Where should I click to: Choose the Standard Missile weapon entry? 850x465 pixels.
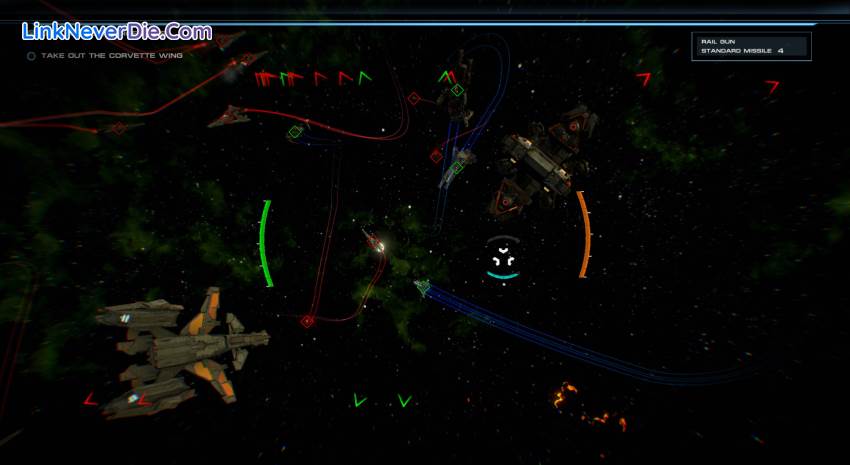[740, 50]
